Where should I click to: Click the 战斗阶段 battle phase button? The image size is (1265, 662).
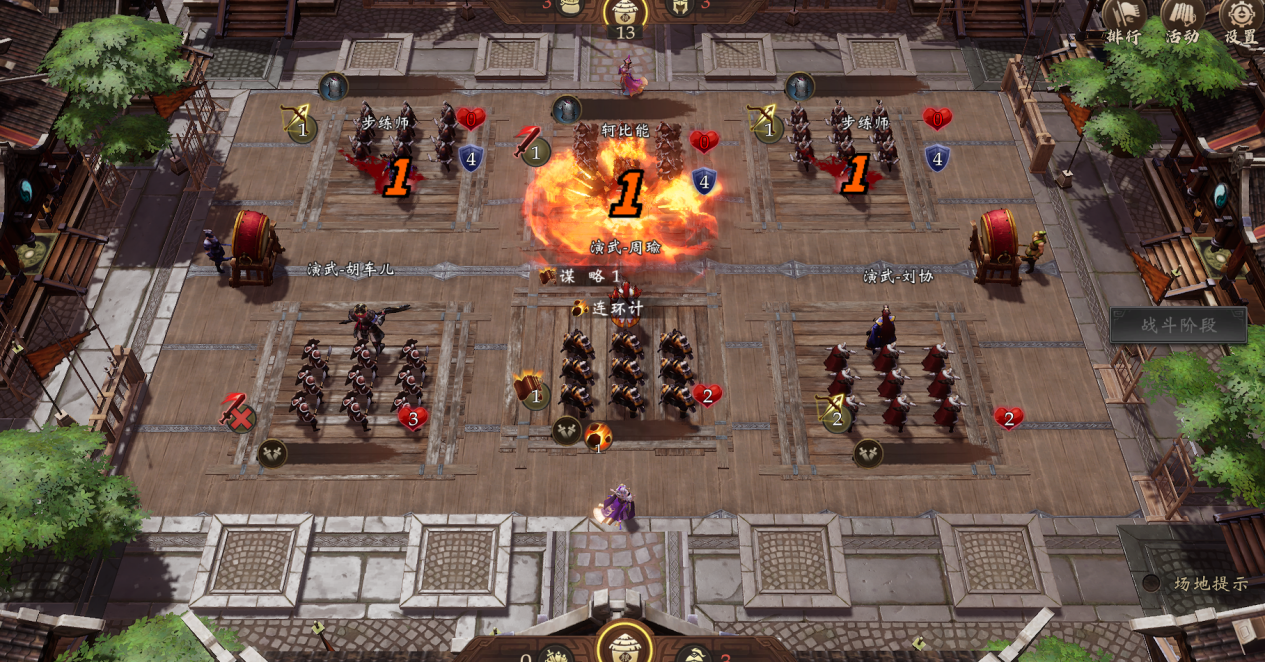tap(1179, 325)
